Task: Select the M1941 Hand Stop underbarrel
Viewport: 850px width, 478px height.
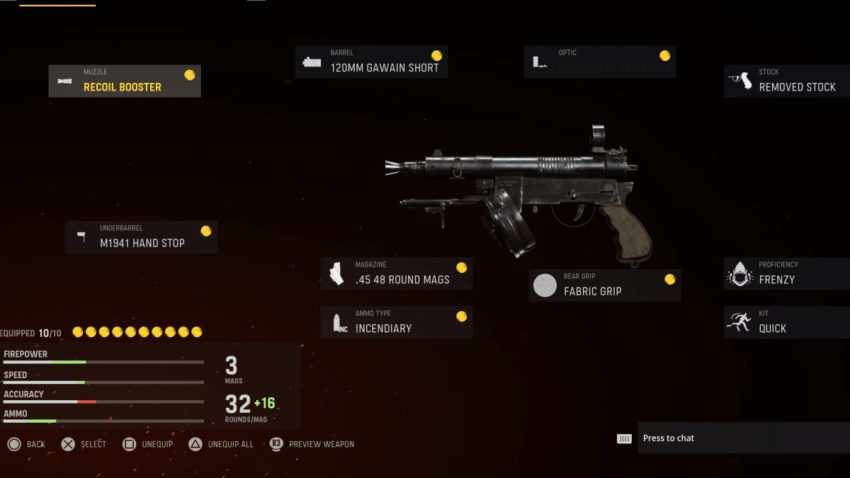Action: point(141,237)
